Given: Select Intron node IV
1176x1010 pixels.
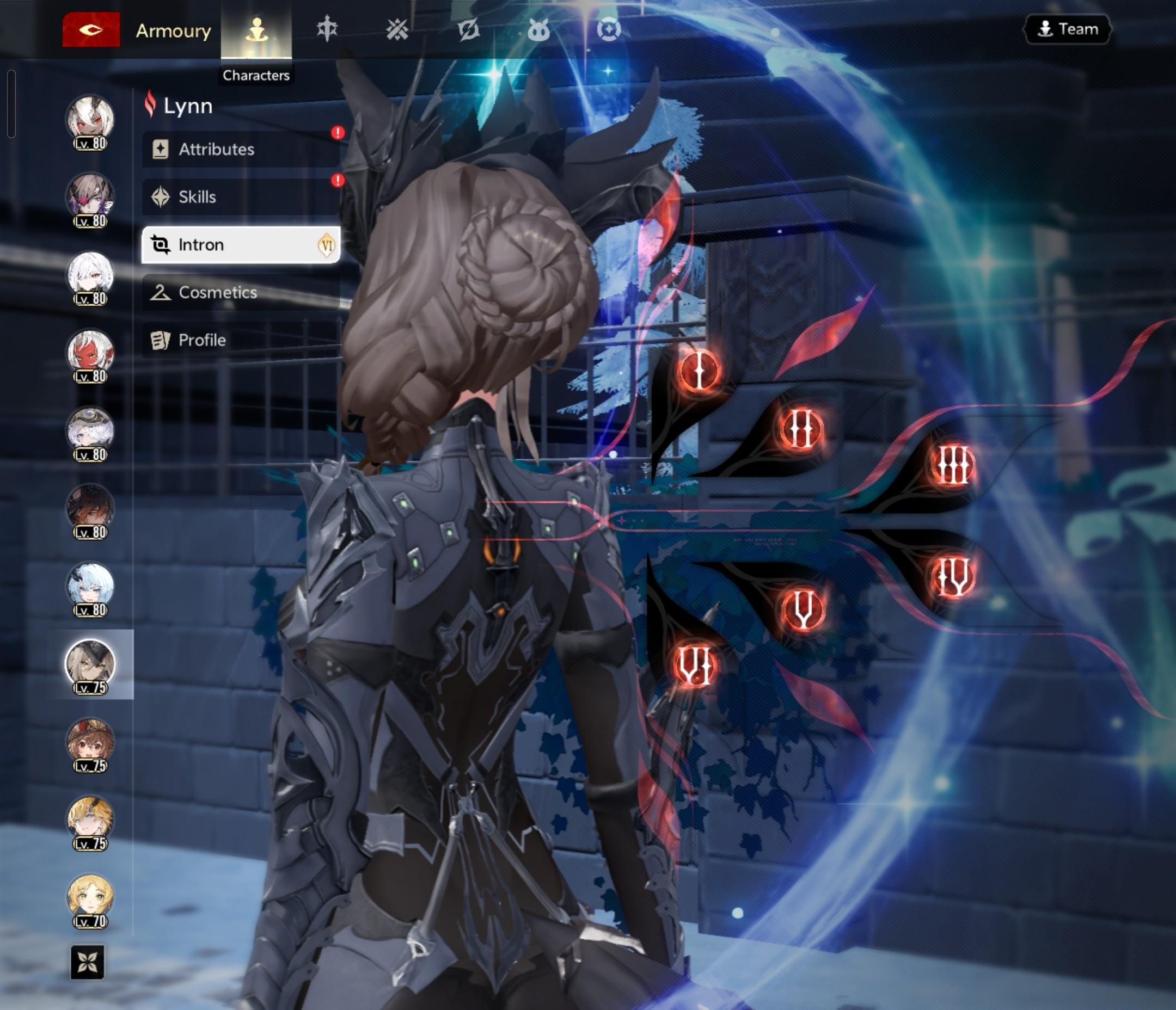Looking at the screenshot, I should coord(953,577).
